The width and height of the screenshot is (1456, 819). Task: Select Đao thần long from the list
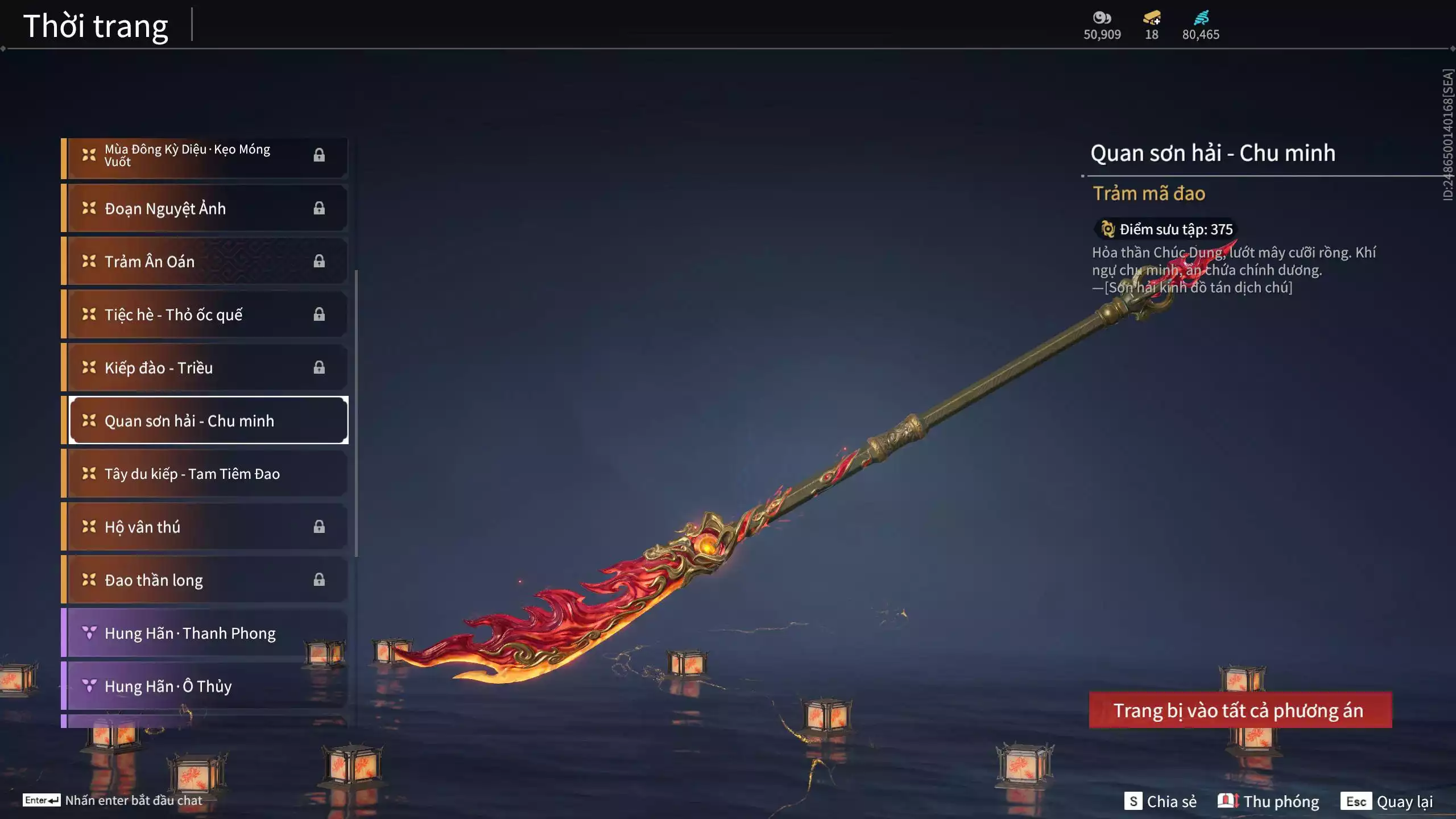tap(205, 580)
